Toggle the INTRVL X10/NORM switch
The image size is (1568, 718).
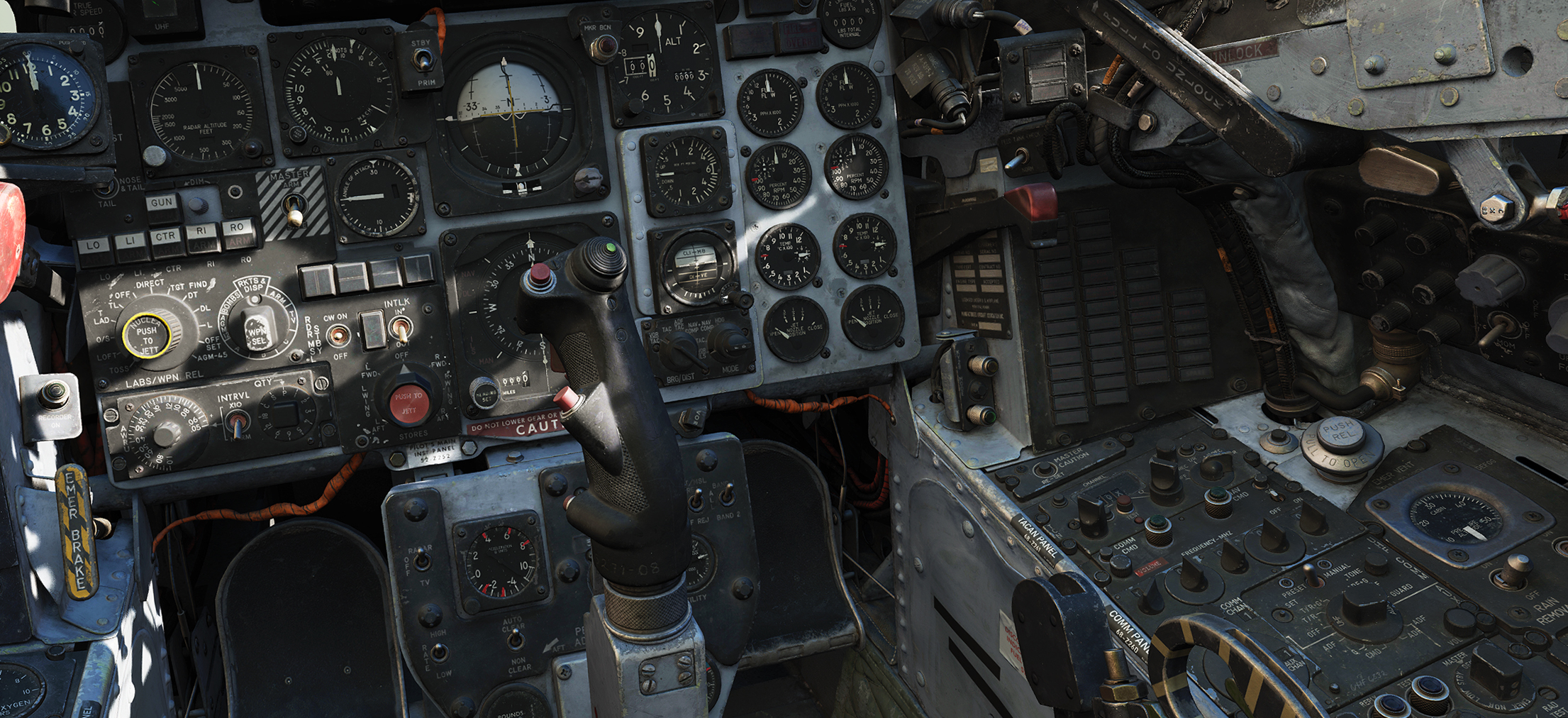[x=238, y=425]
